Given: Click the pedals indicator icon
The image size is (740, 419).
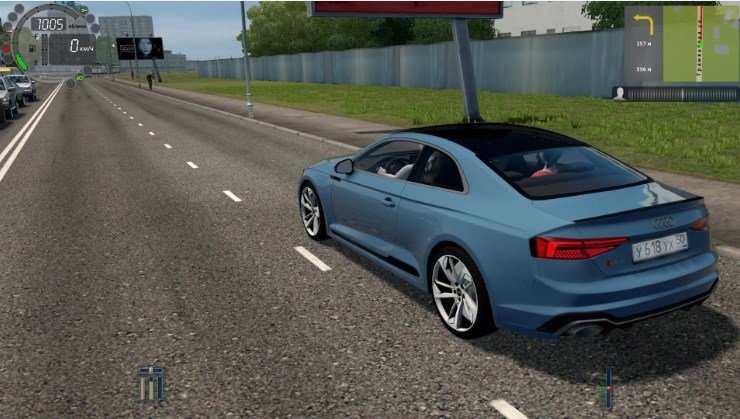Looking at the screenshot, I should click(x=151, y=384).
